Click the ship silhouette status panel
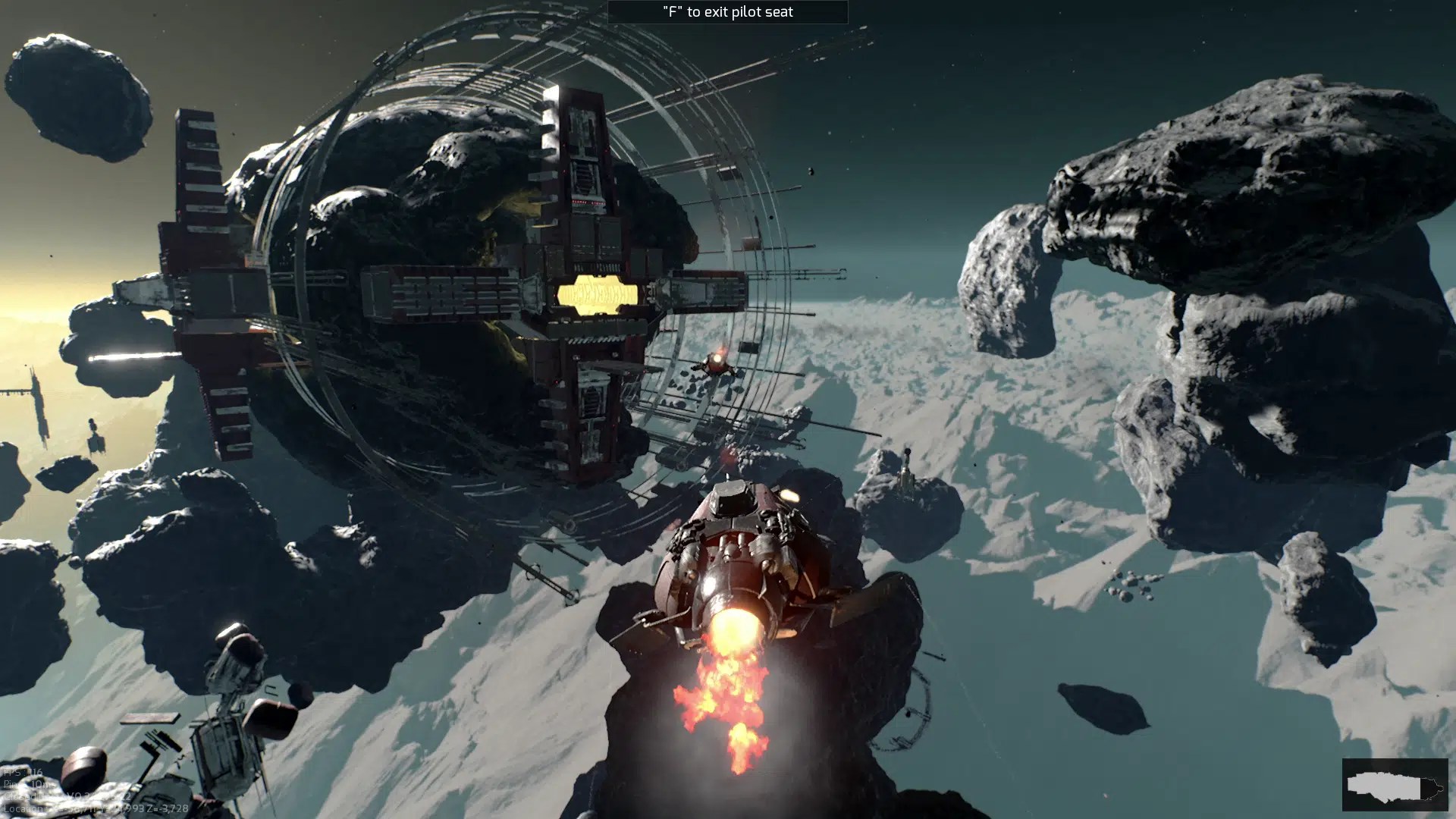This screenshot has width=1456, height=819. coord(1394,785)
